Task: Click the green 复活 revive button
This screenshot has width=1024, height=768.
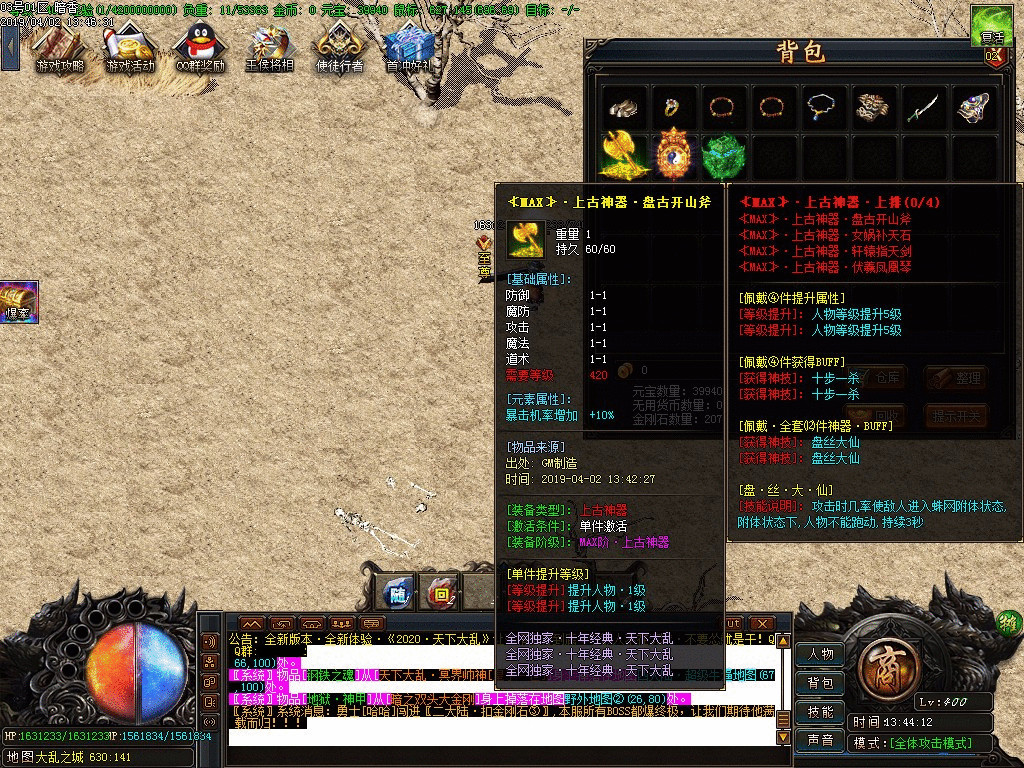Action: 993,25
